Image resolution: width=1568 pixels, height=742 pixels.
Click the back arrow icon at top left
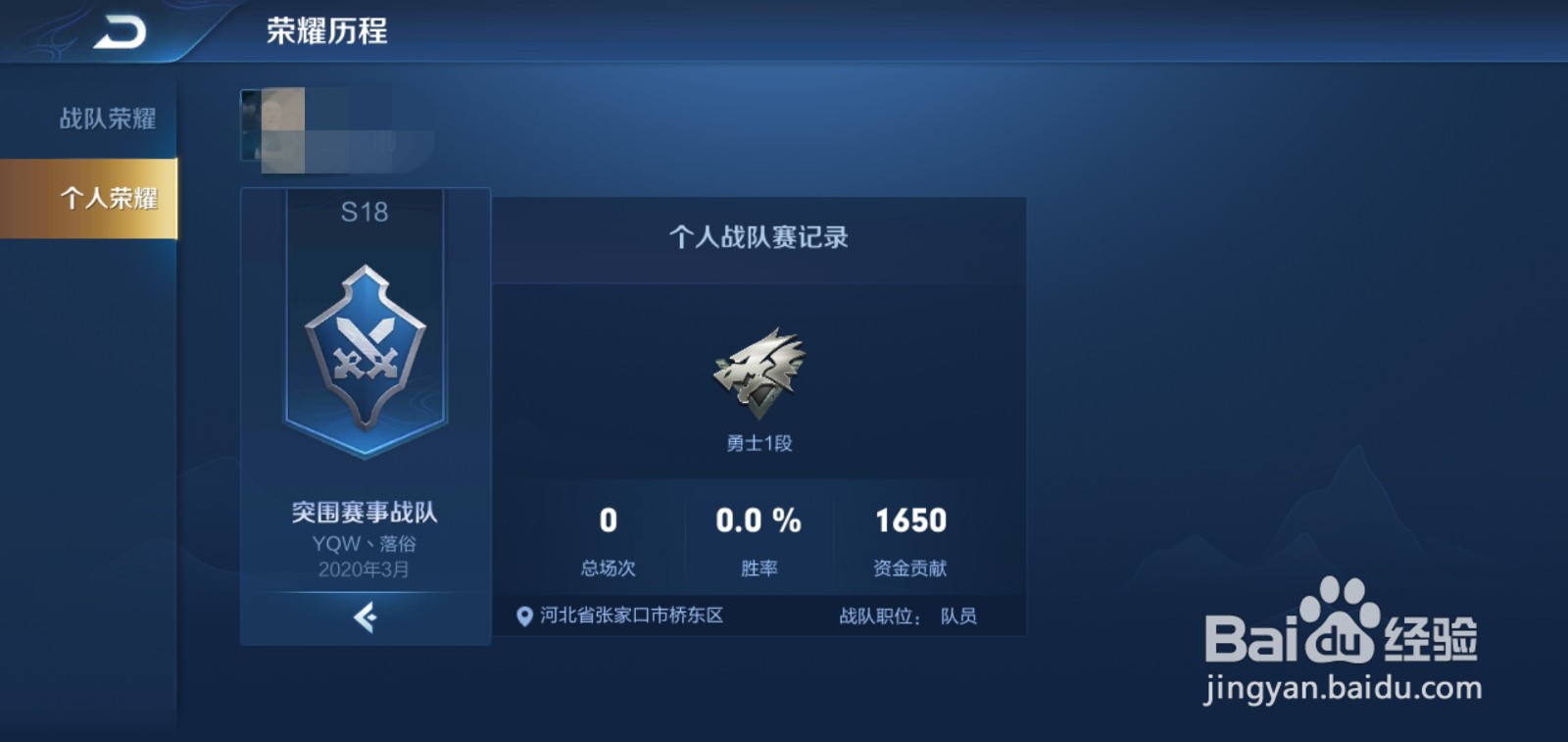tap(118, 29)
